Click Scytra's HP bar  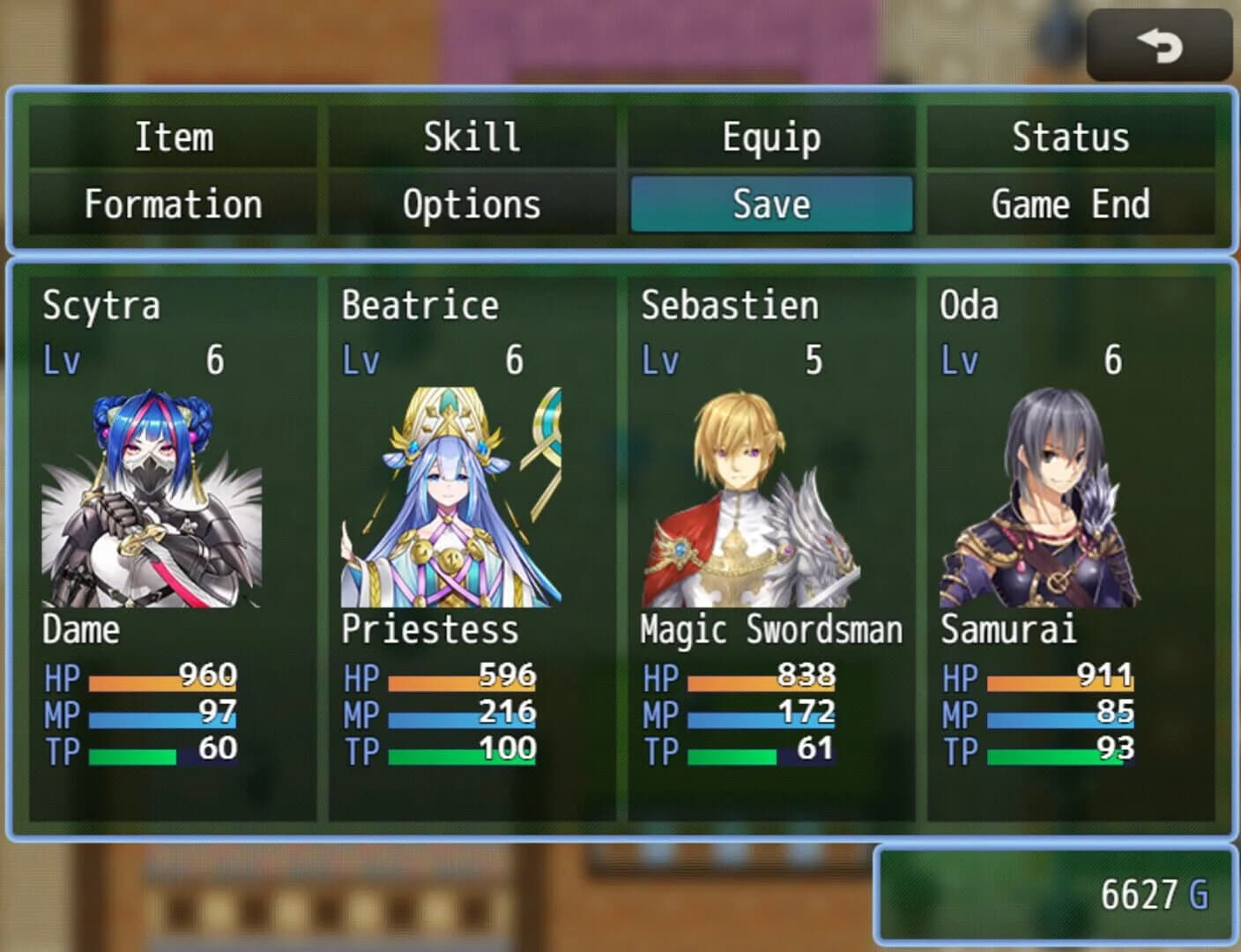point(163,679)
